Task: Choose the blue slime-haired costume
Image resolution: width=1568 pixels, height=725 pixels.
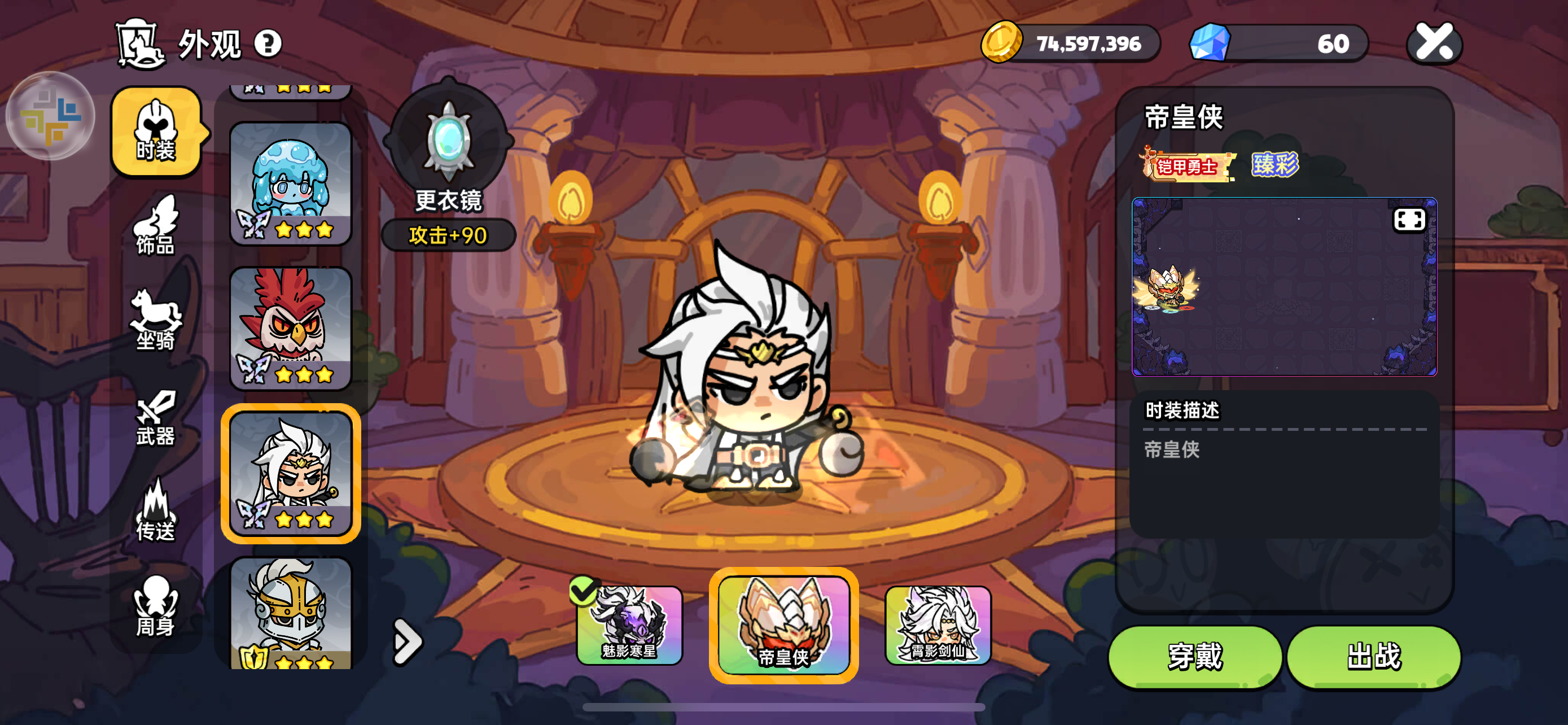Action: (291, 184)
